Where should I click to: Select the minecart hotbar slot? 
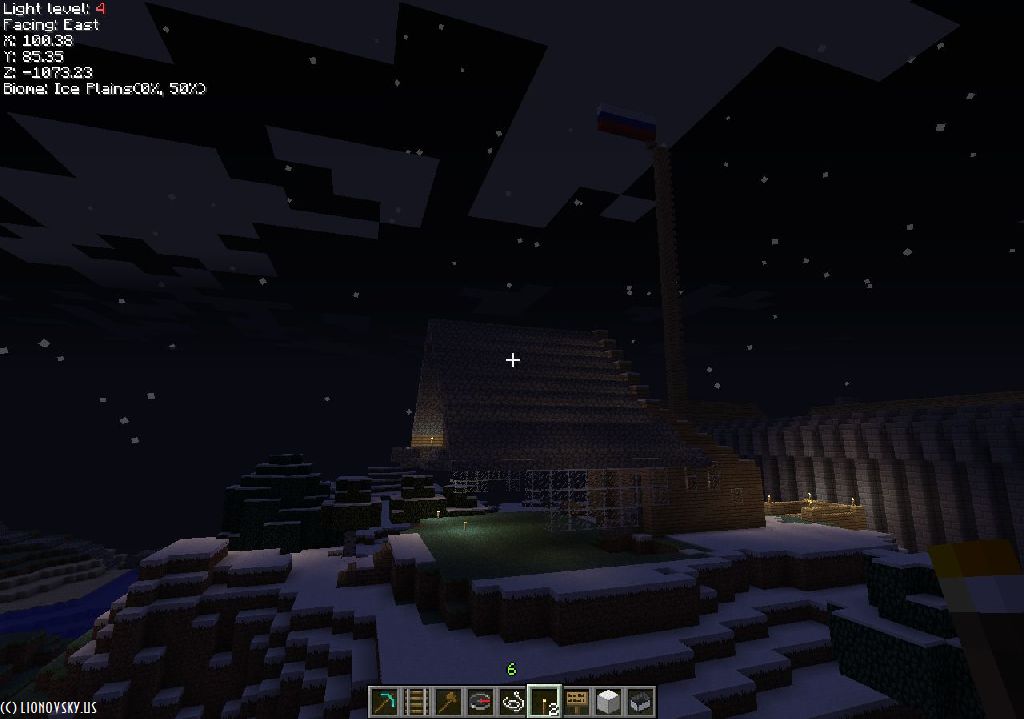click(x=640, y=701)
